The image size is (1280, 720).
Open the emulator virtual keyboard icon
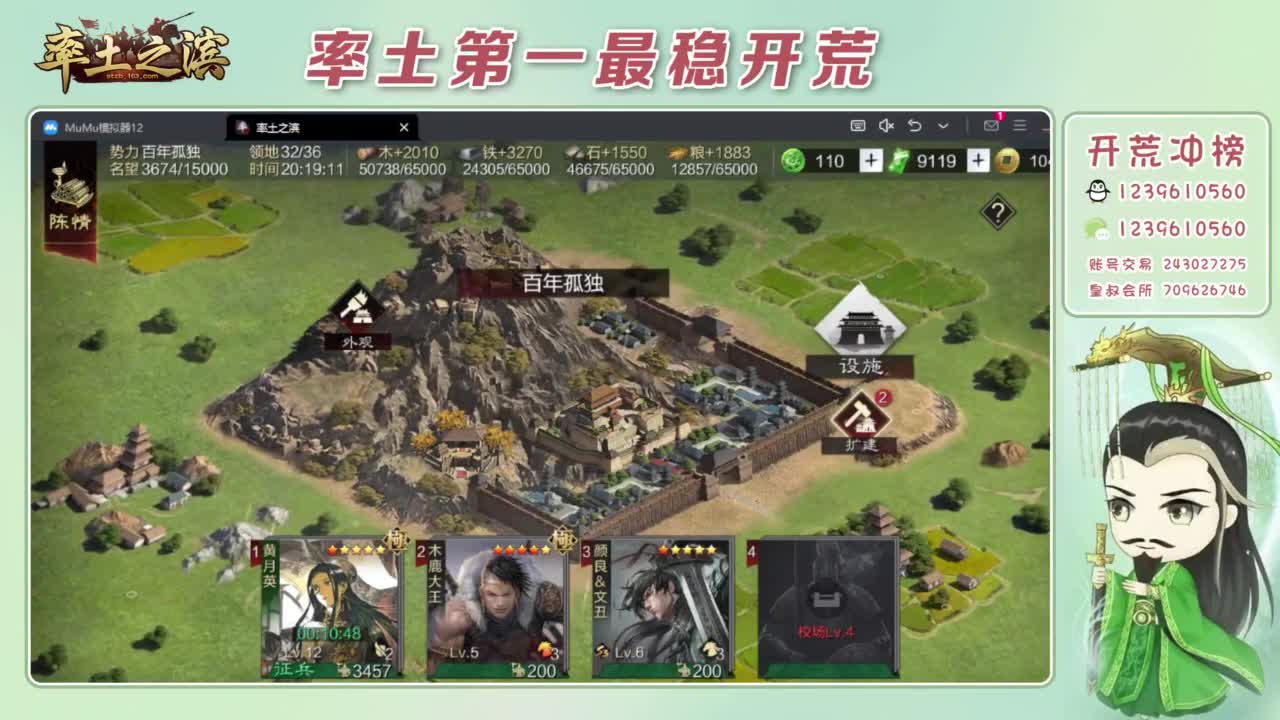point(858,125)
